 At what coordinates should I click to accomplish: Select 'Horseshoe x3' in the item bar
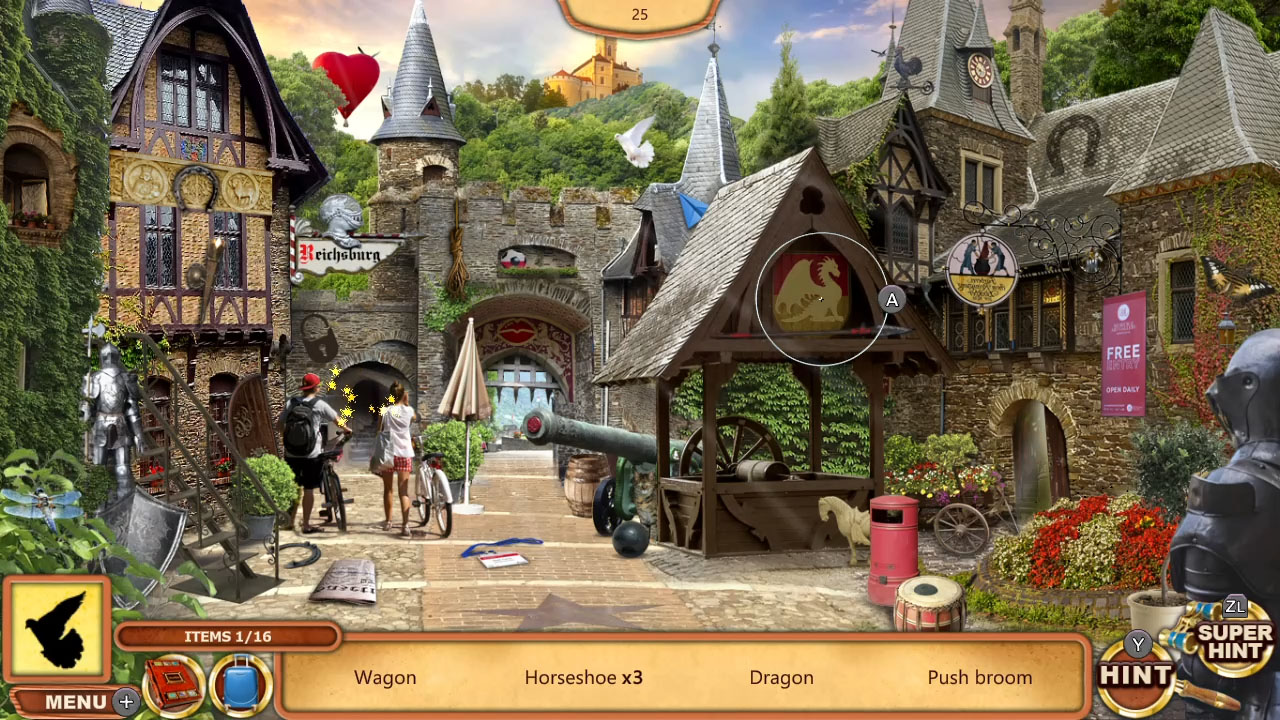(x=582, y=677)
